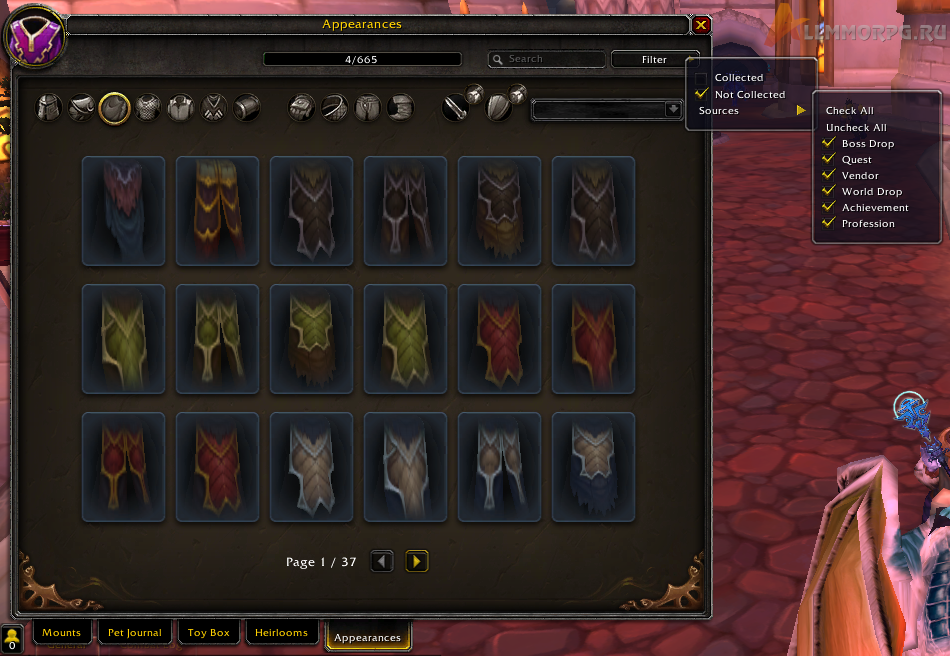
Task: Uncheck the Profession source filter
Action: (828, 224)
